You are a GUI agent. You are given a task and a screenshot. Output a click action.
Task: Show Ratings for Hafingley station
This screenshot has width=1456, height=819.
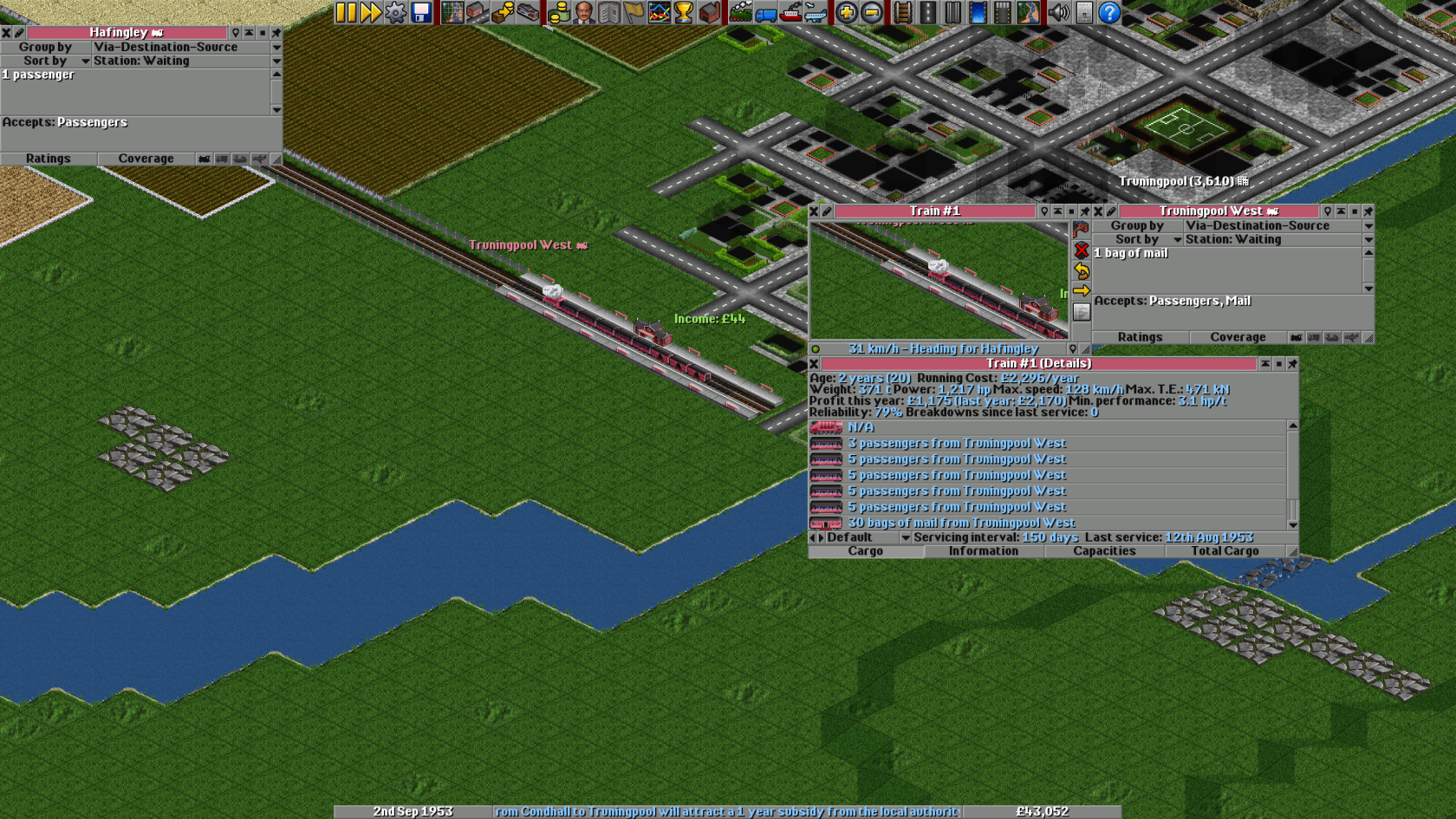point(49,159)
